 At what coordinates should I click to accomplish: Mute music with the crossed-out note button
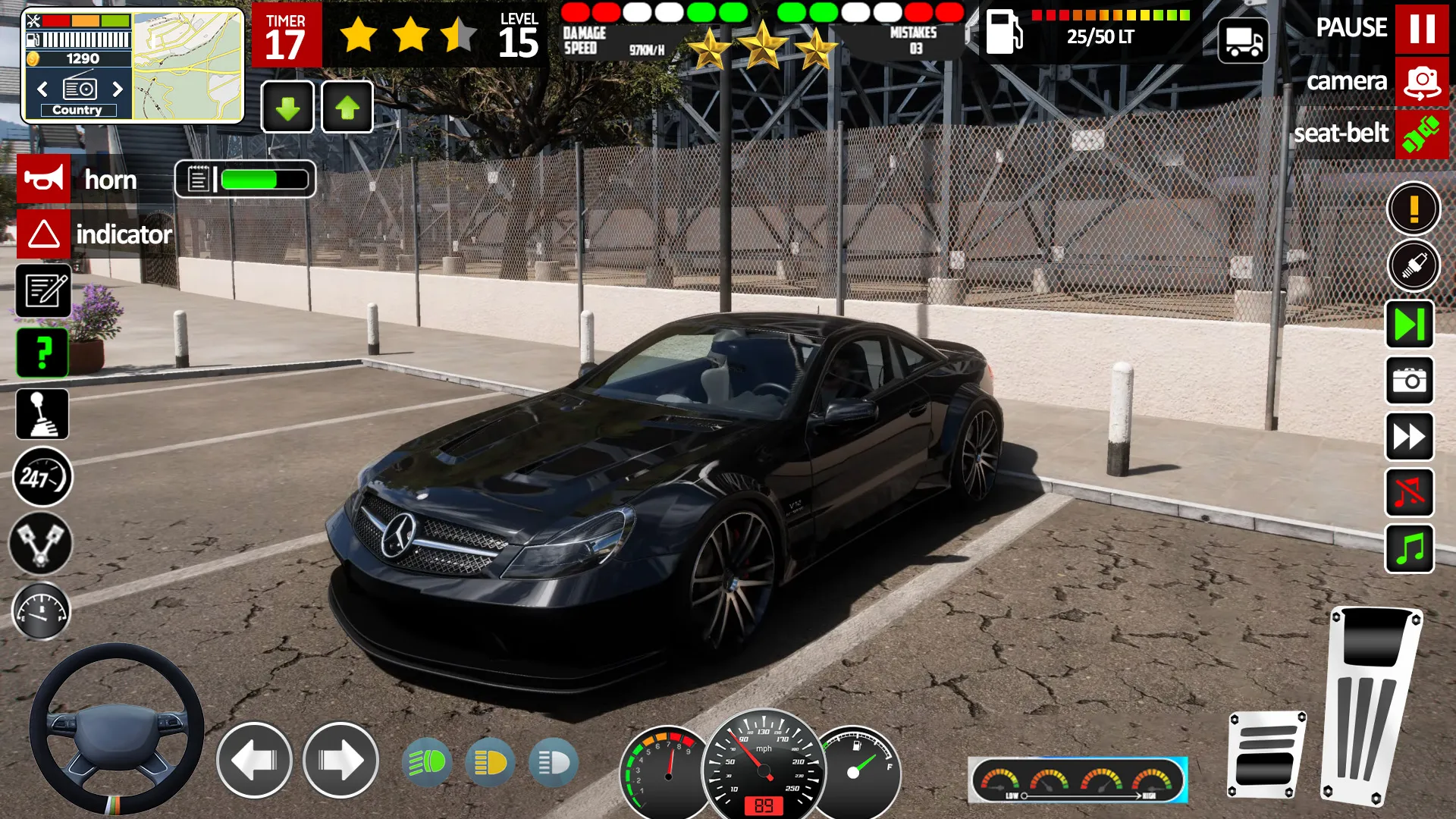(x=1410, y=492)
